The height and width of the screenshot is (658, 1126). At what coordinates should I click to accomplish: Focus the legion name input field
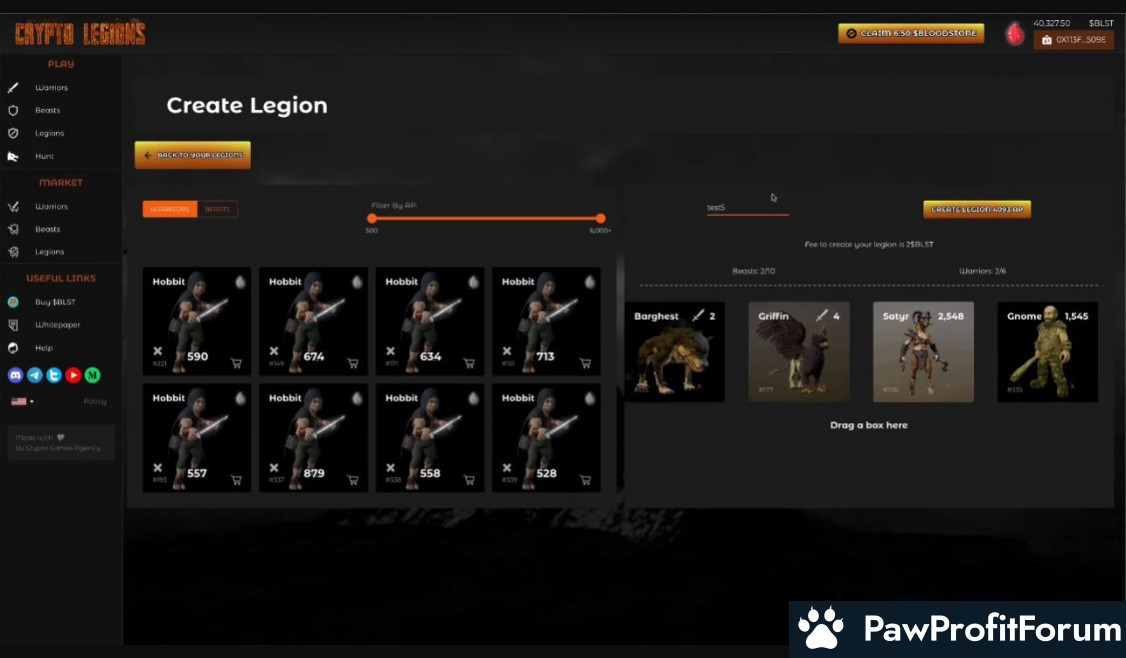[747, 207]
